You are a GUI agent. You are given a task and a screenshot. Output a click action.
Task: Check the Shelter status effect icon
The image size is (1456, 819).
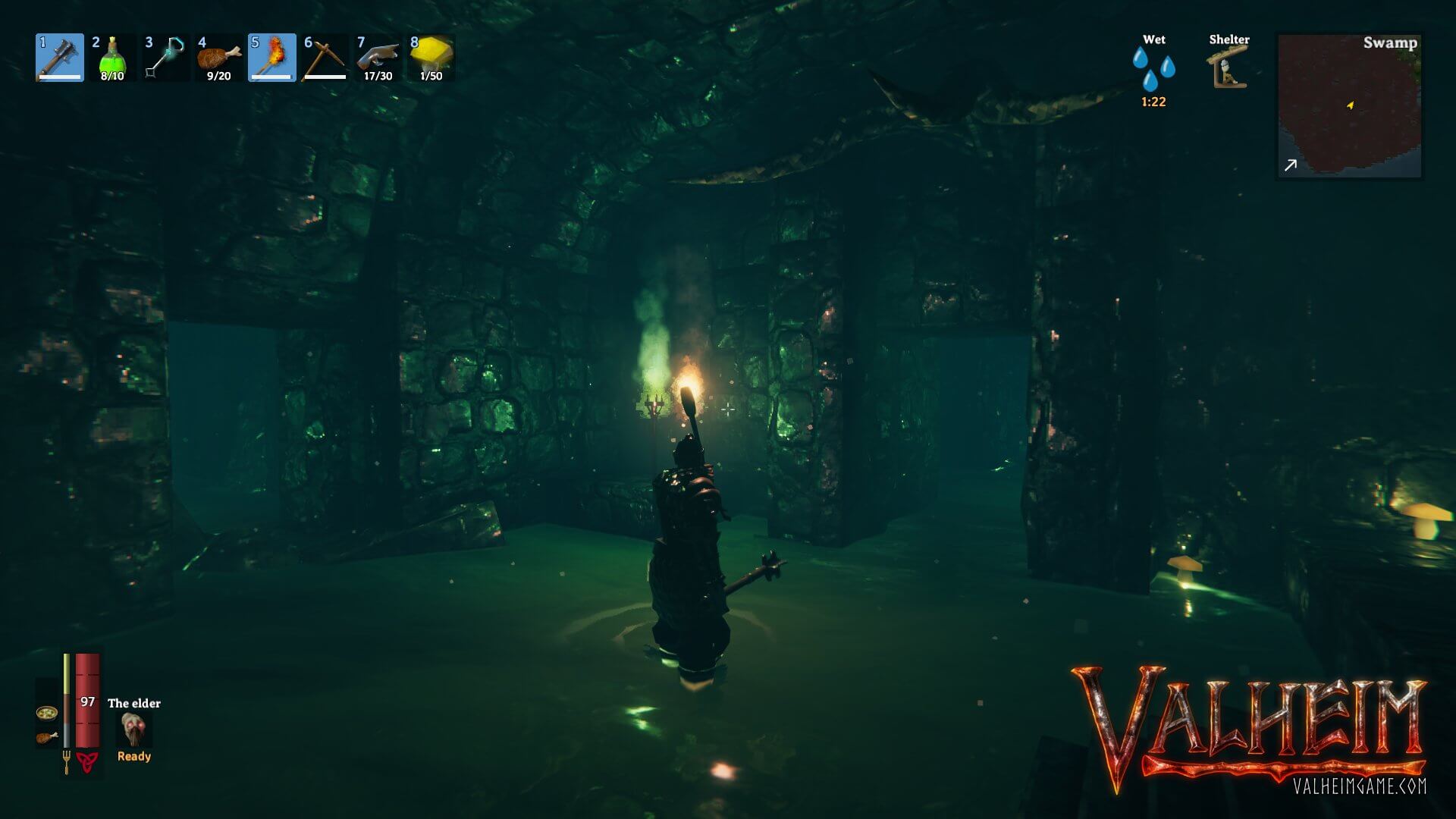[1228, 68]
